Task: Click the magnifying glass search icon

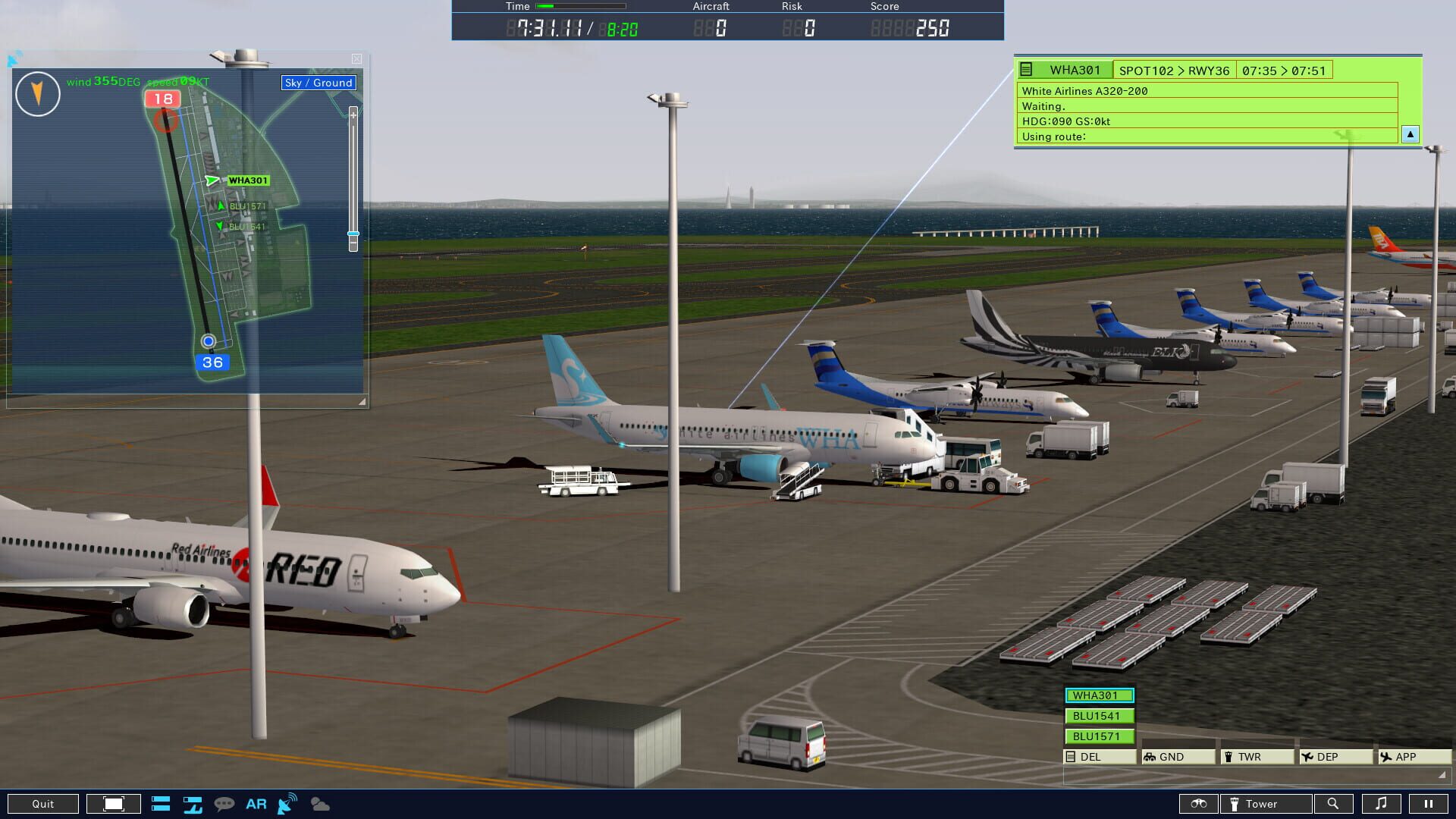Action: [x=1335, y=803]
